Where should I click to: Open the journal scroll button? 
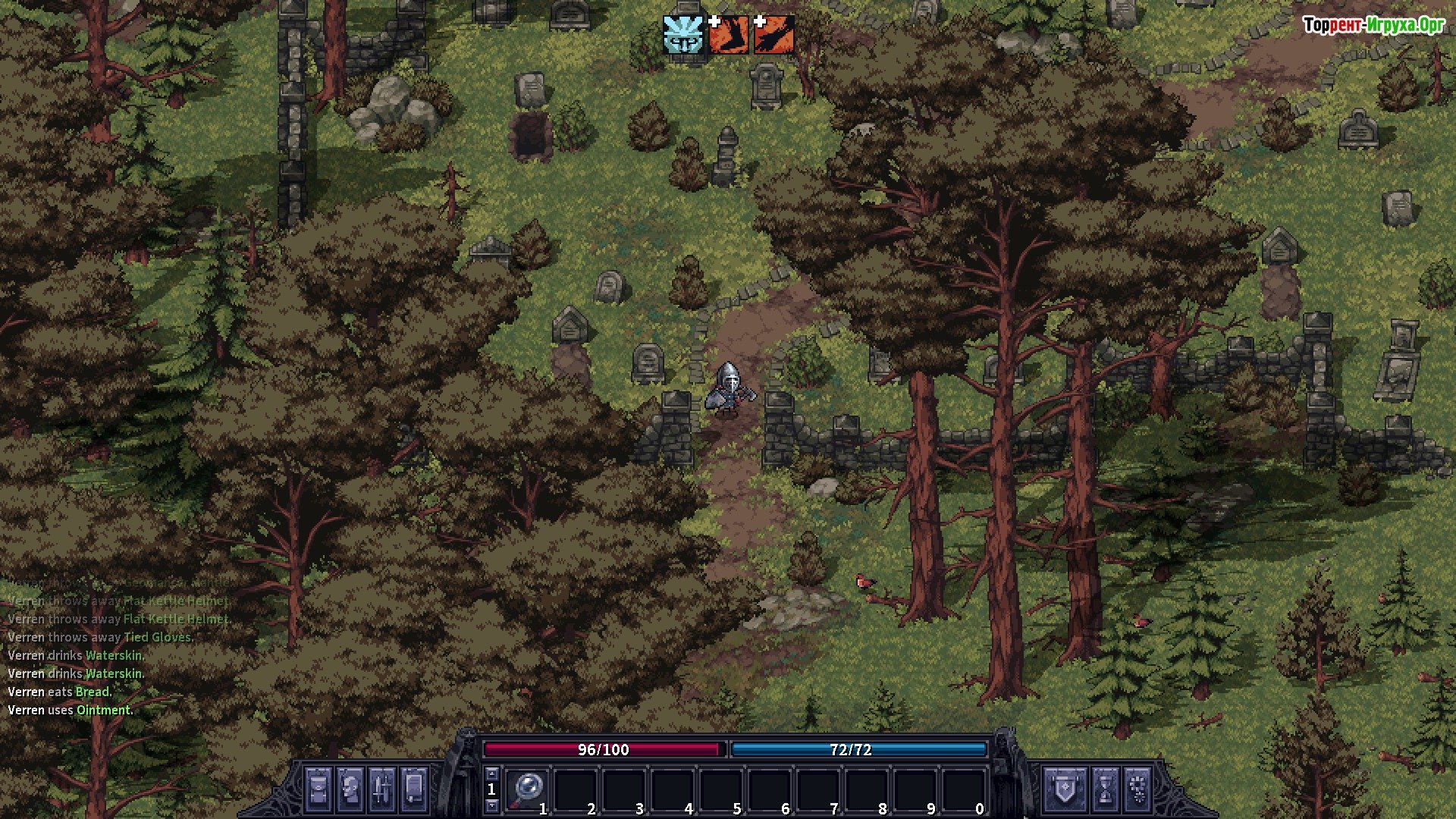tap(414, 789)
